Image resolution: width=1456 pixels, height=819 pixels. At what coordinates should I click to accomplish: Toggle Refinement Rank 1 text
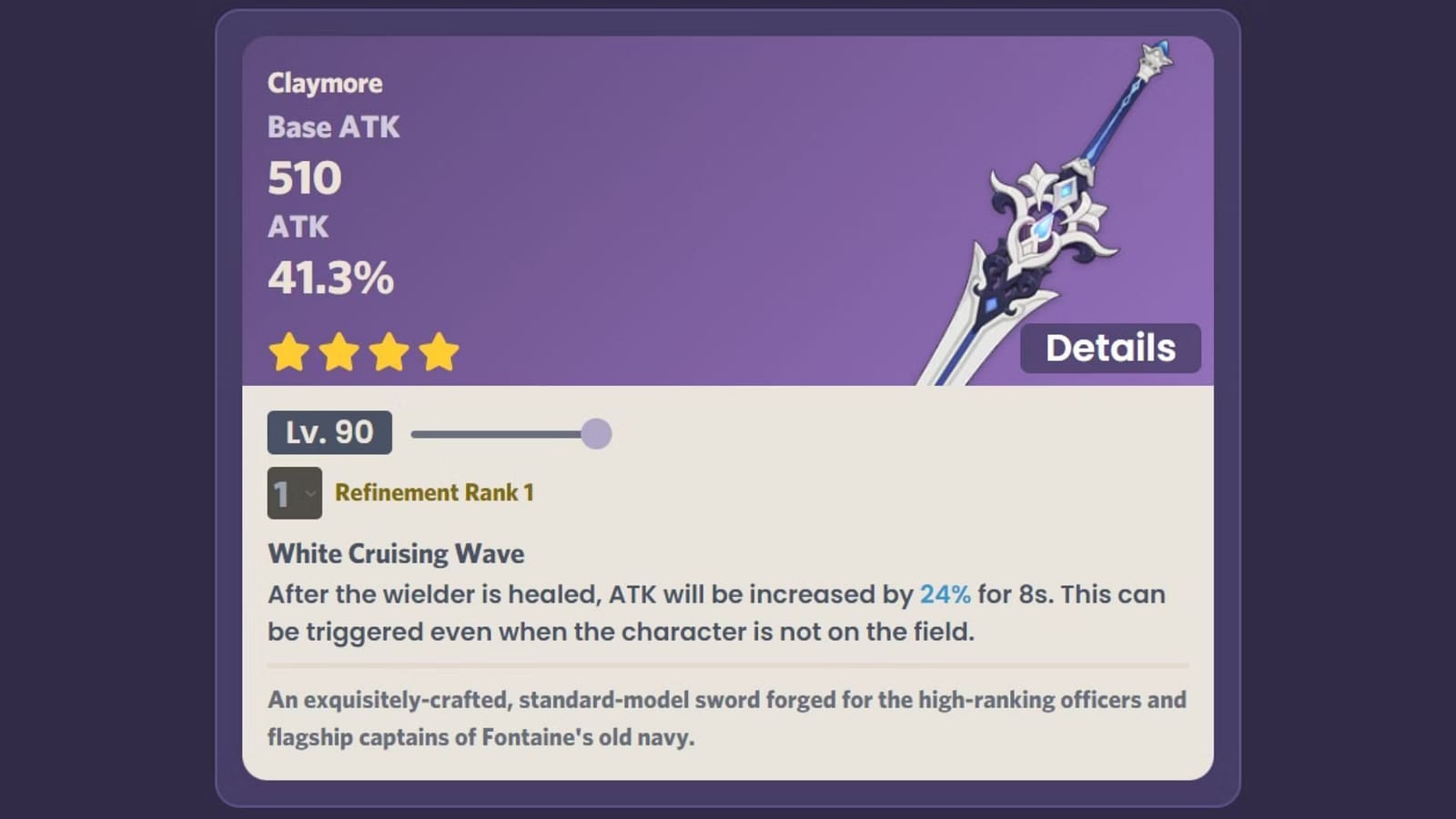coord(435,492)
